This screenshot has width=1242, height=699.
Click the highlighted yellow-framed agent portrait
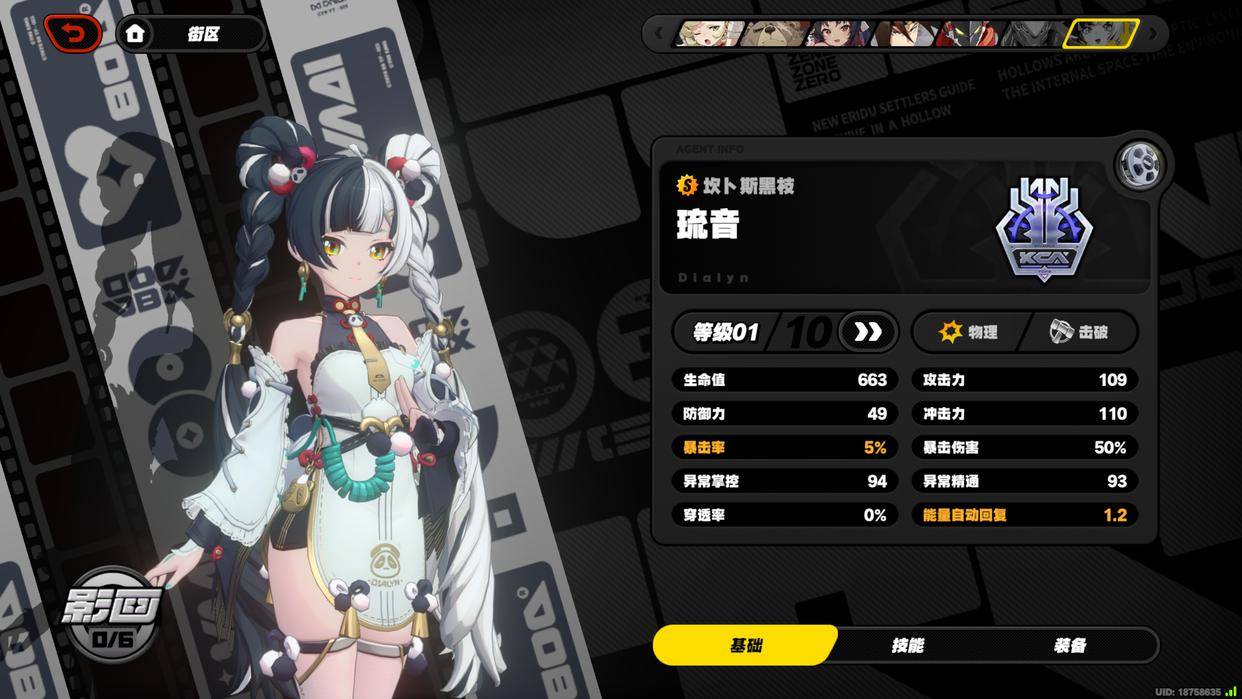(x=1100, y=34)
